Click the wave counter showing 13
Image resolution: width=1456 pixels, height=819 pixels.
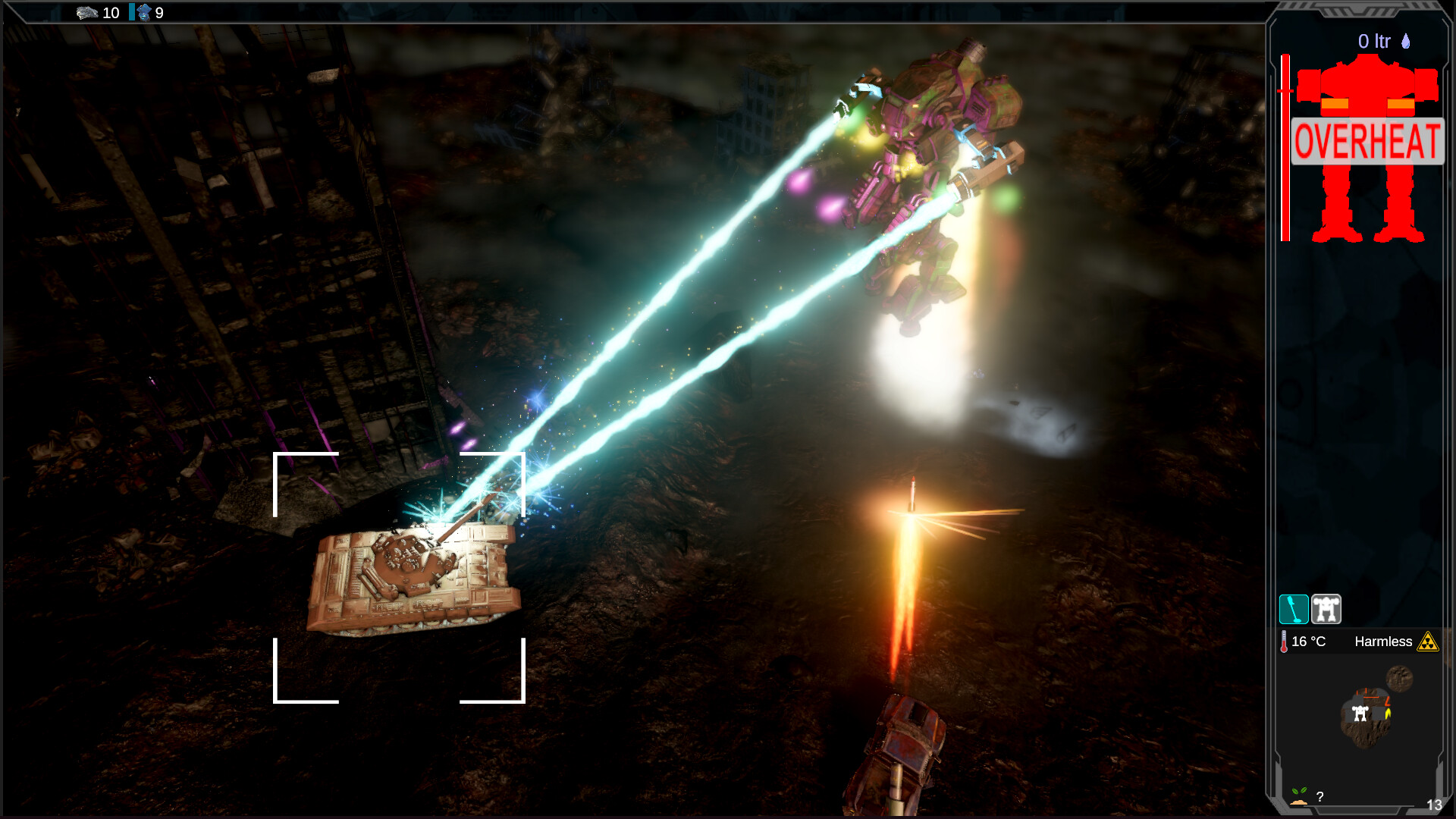[1435, 805]
